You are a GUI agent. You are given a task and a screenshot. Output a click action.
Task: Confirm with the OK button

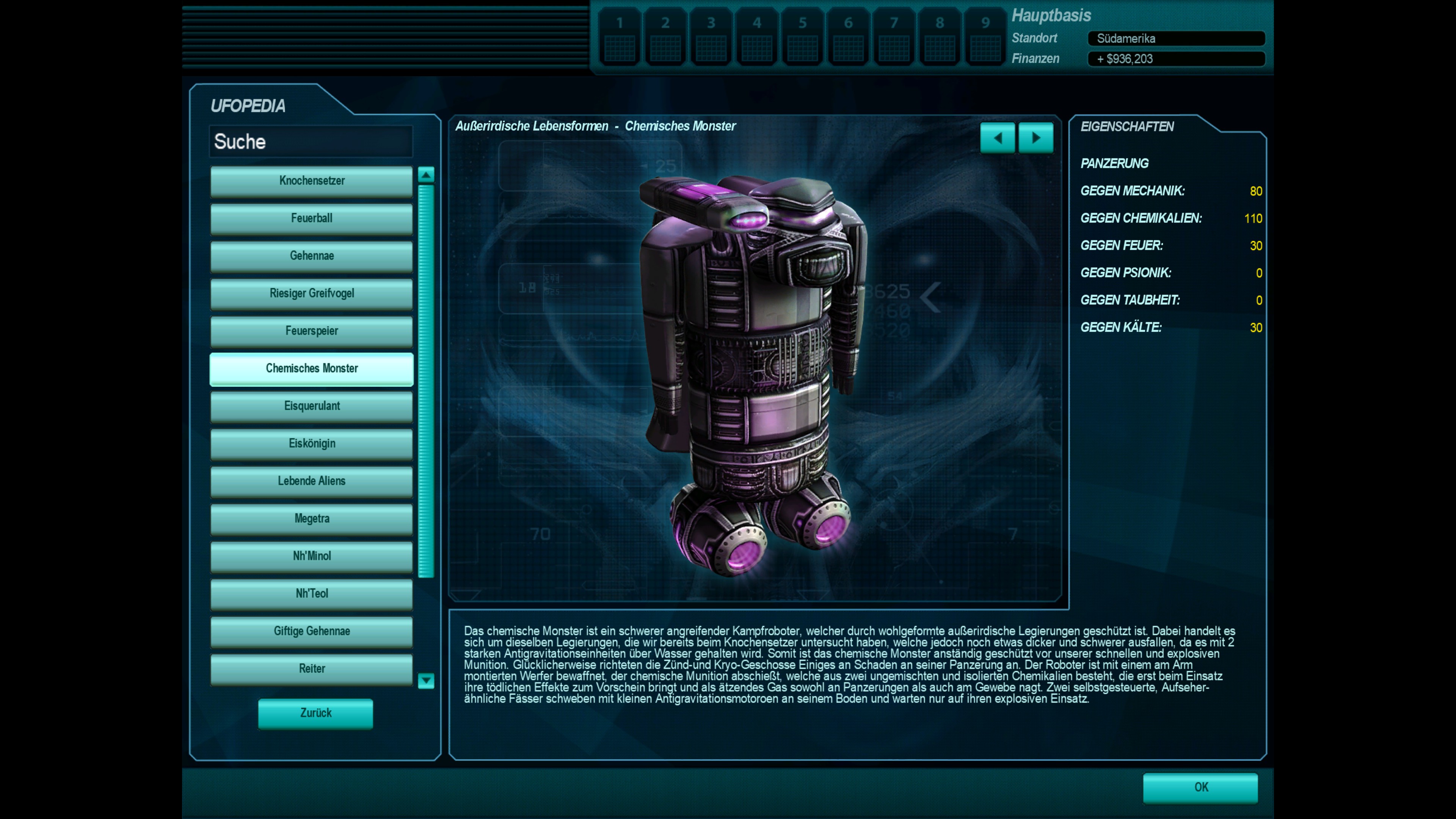click(1200, 788)
